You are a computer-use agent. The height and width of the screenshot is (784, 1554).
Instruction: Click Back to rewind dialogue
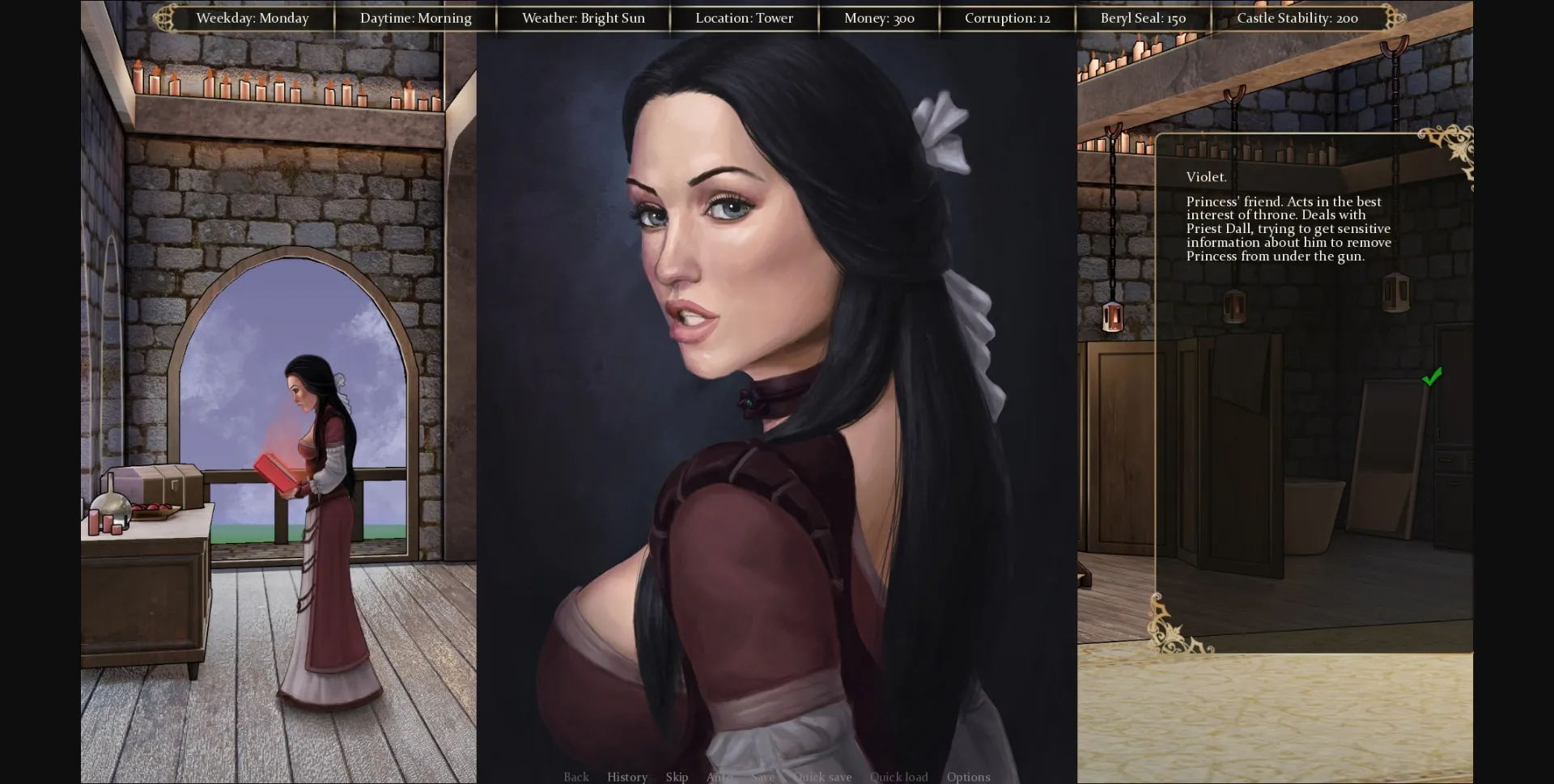576,776
